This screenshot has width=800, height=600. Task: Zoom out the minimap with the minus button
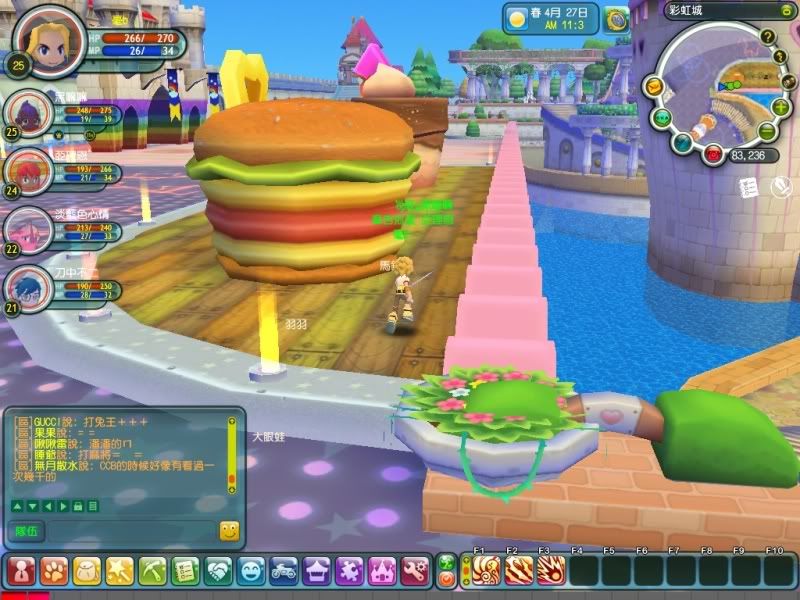pyautogui.click(x=766, y=132)
